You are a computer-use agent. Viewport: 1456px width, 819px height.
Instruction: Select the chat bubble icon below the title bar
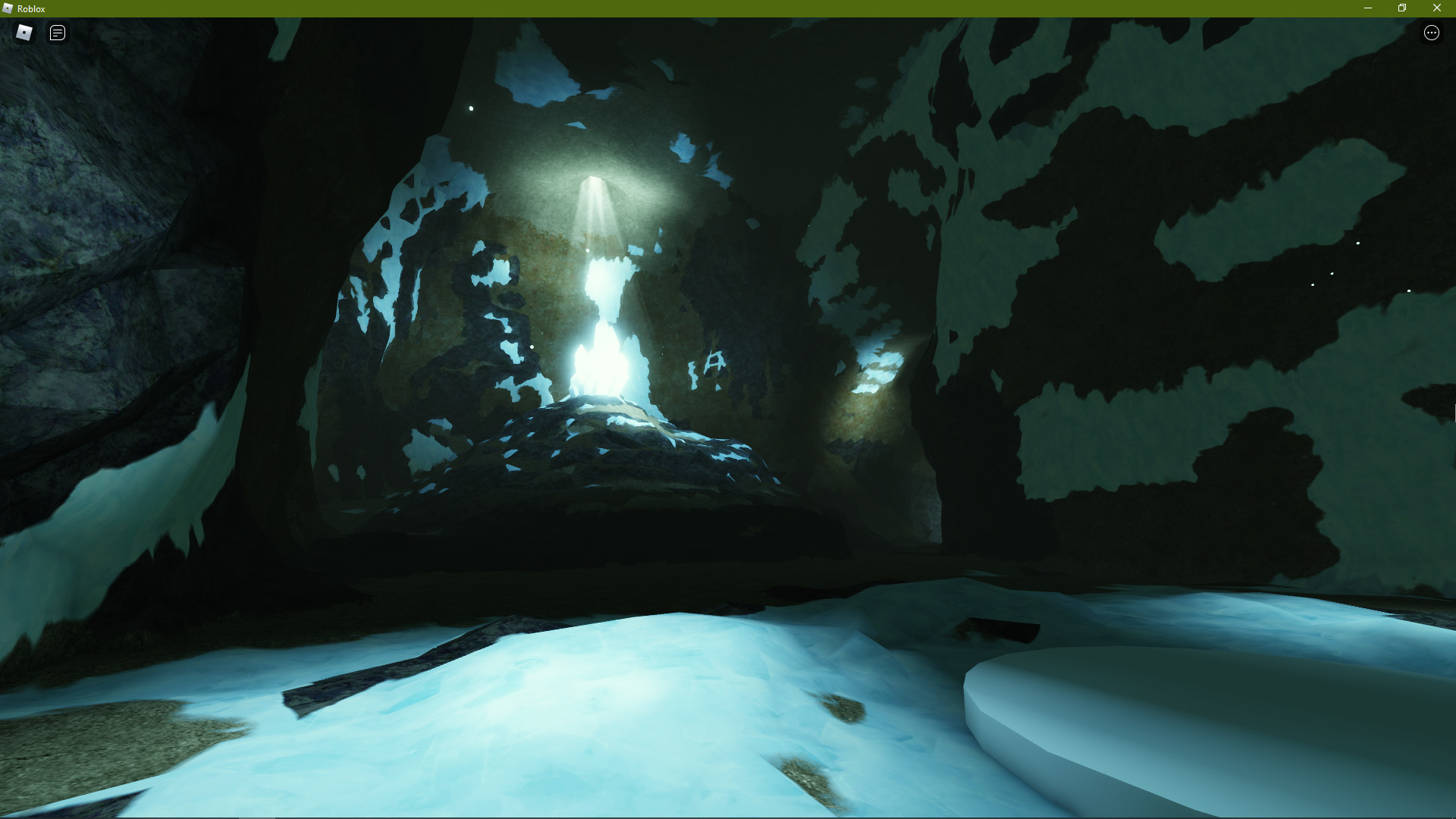(x=57, y=33)
